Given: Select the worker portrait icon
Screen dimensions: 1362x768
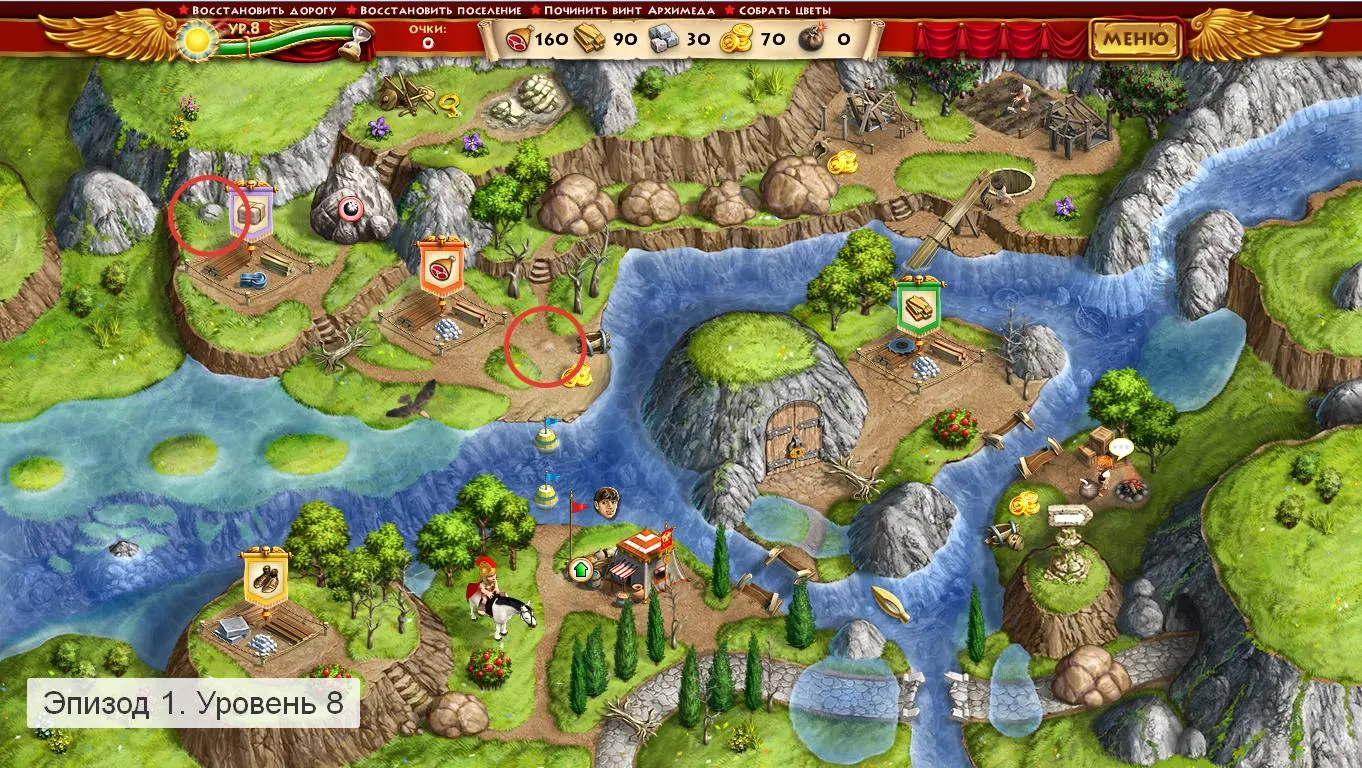Looking at the screenshot, I should [605, 501].
